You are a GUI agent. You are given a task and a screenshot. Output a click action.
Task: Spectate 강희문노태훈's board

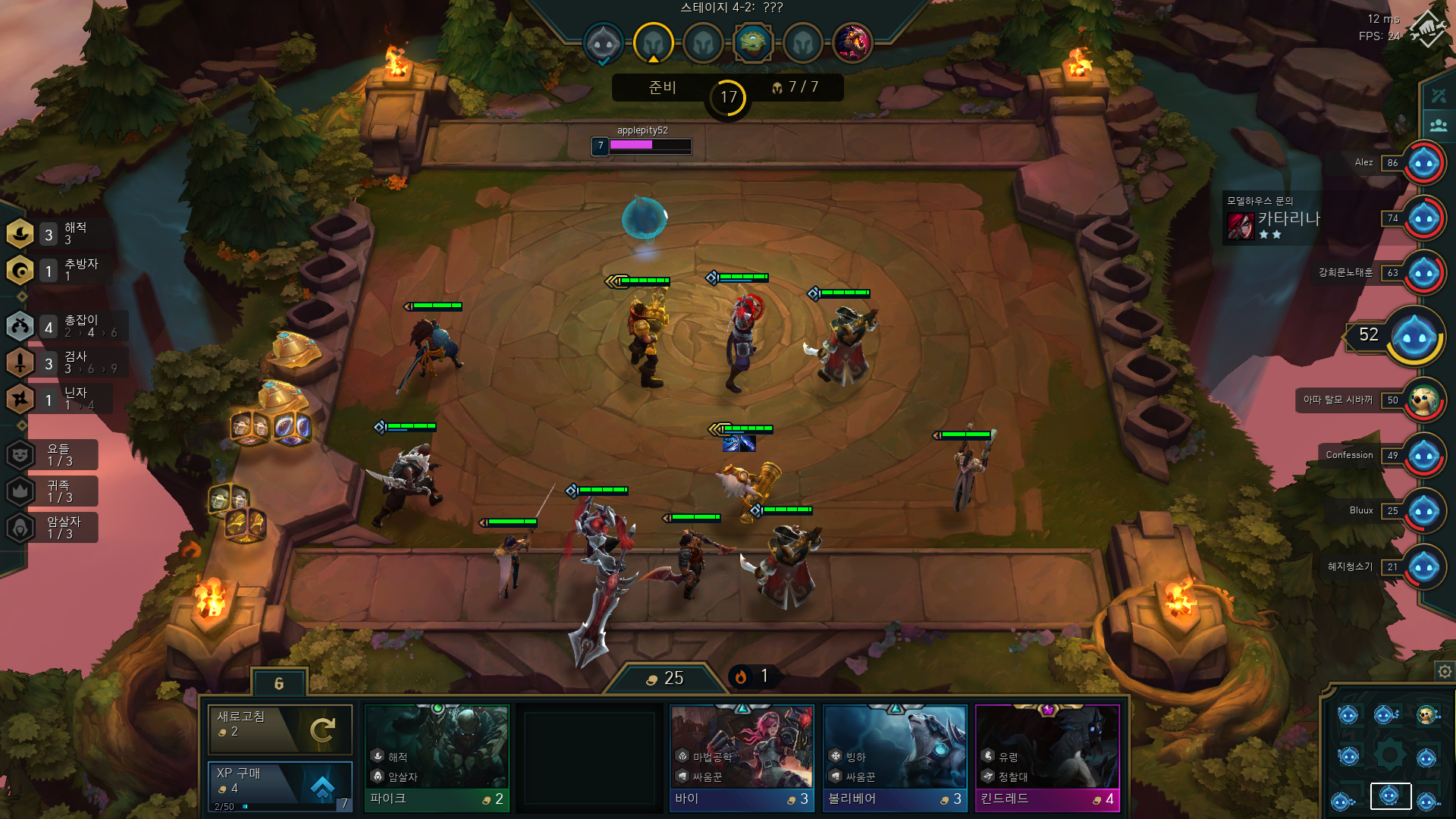click(1423, 273)
